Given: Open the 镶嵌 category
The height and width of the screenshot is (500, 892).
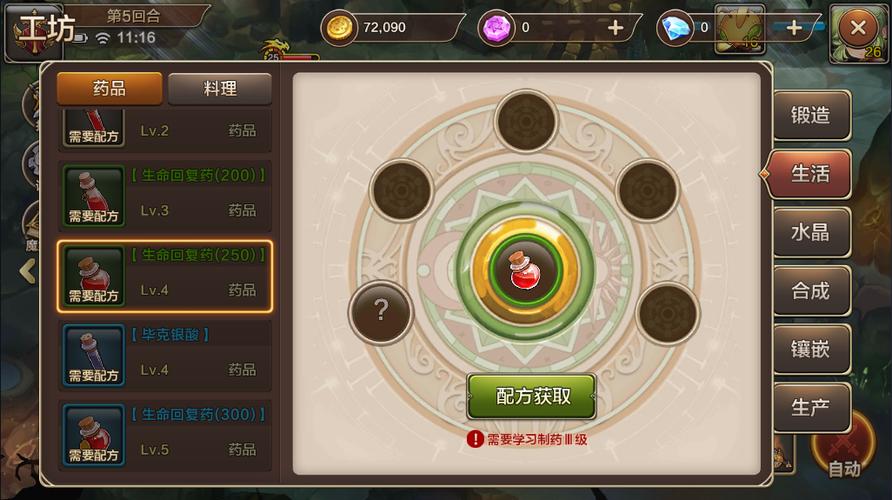Looking at the screenshot, I should click(x=810, y=350).
